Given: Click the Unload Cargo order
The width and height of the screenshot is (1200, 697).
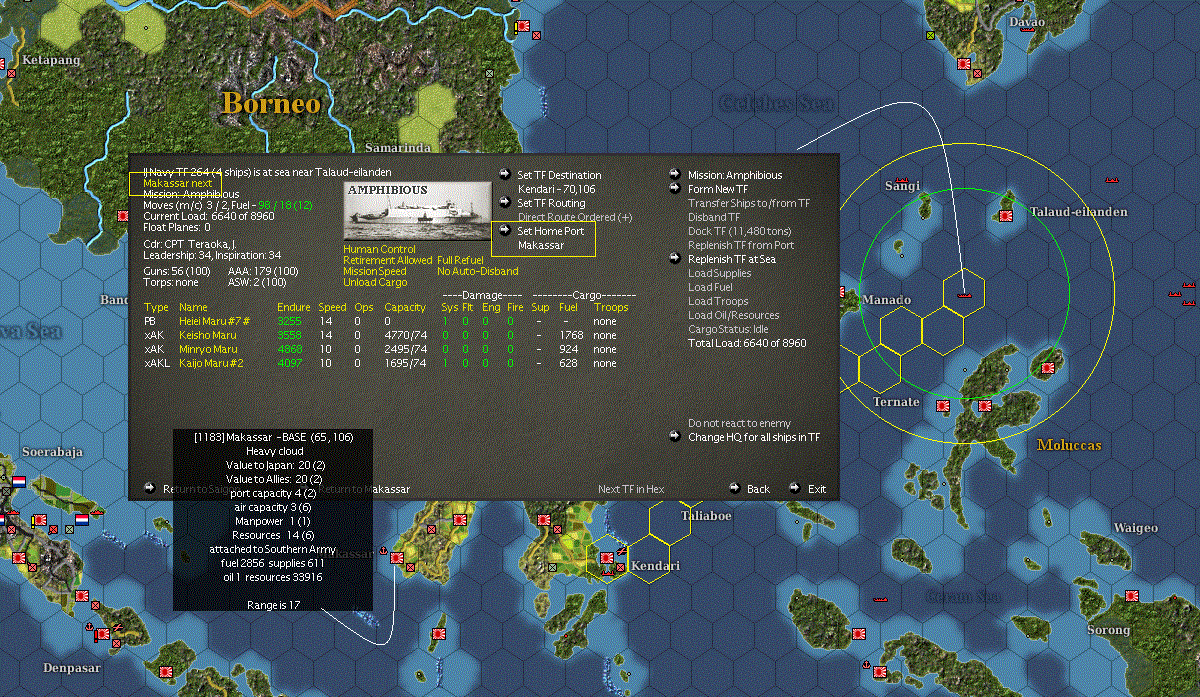Looking at the screenshot, I should click(x=373, y=282).
